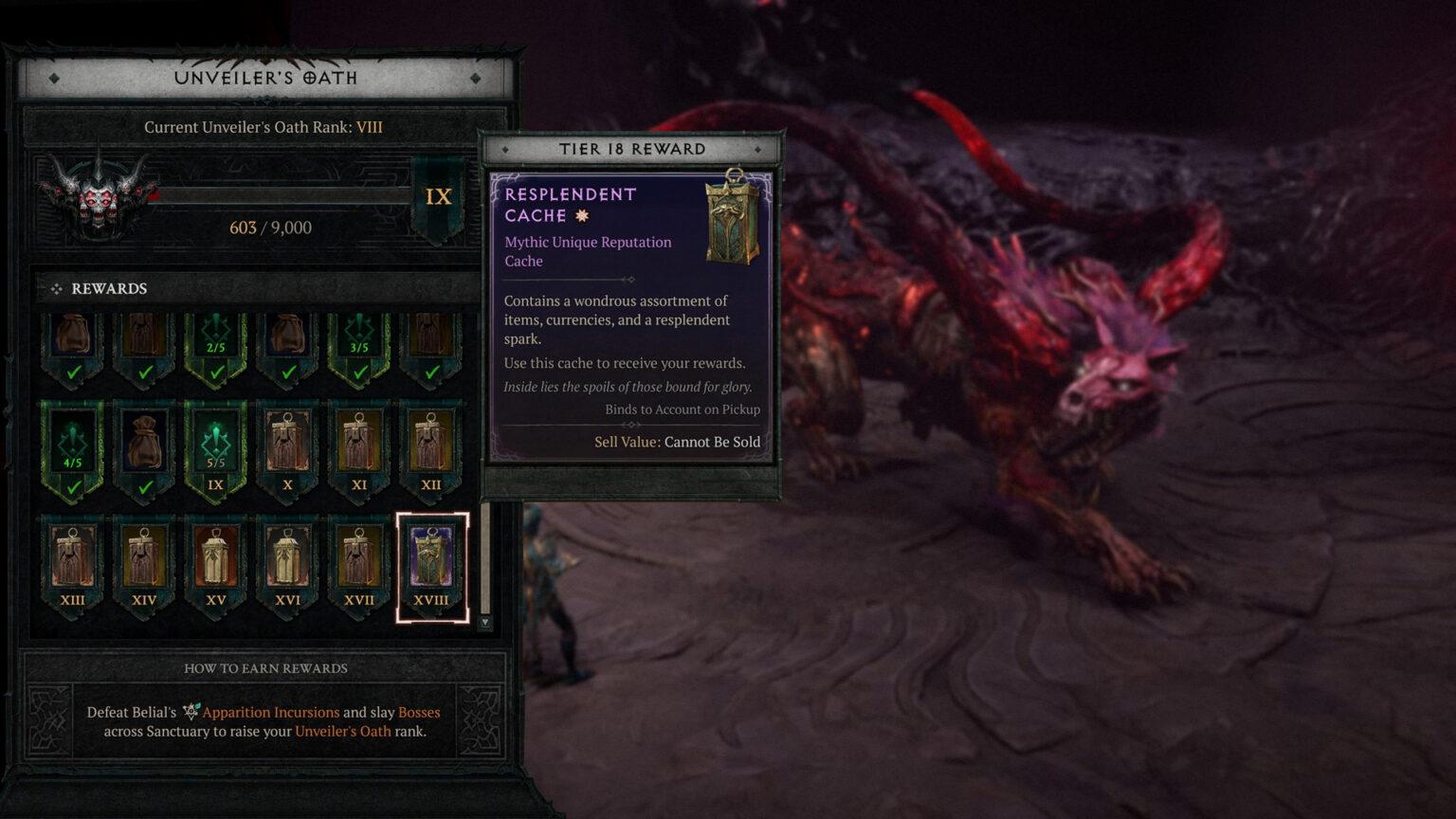Select the Tier X cache banner reward

(x=287, y=441)
